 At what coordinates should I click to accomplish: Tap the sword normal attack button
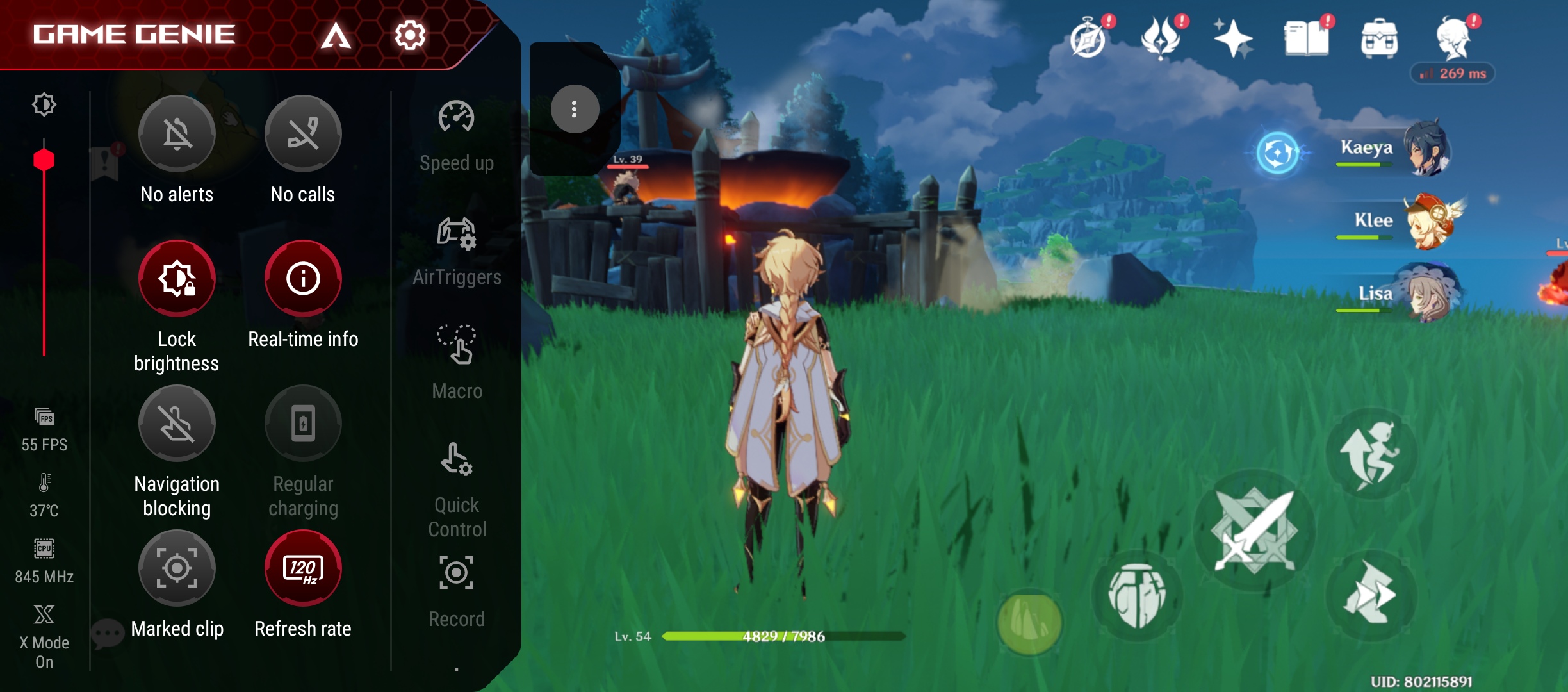tap(1254, 531)
